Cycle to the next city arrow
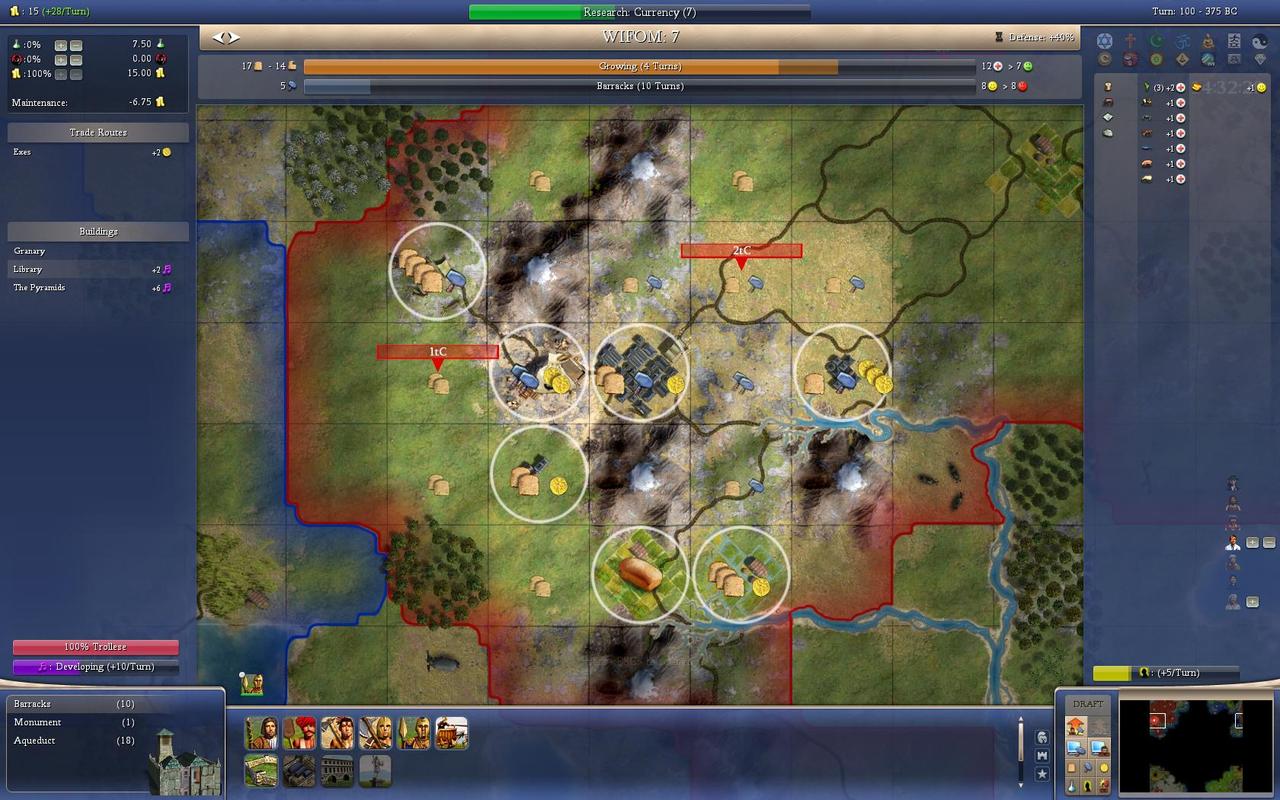 [233, 38]
